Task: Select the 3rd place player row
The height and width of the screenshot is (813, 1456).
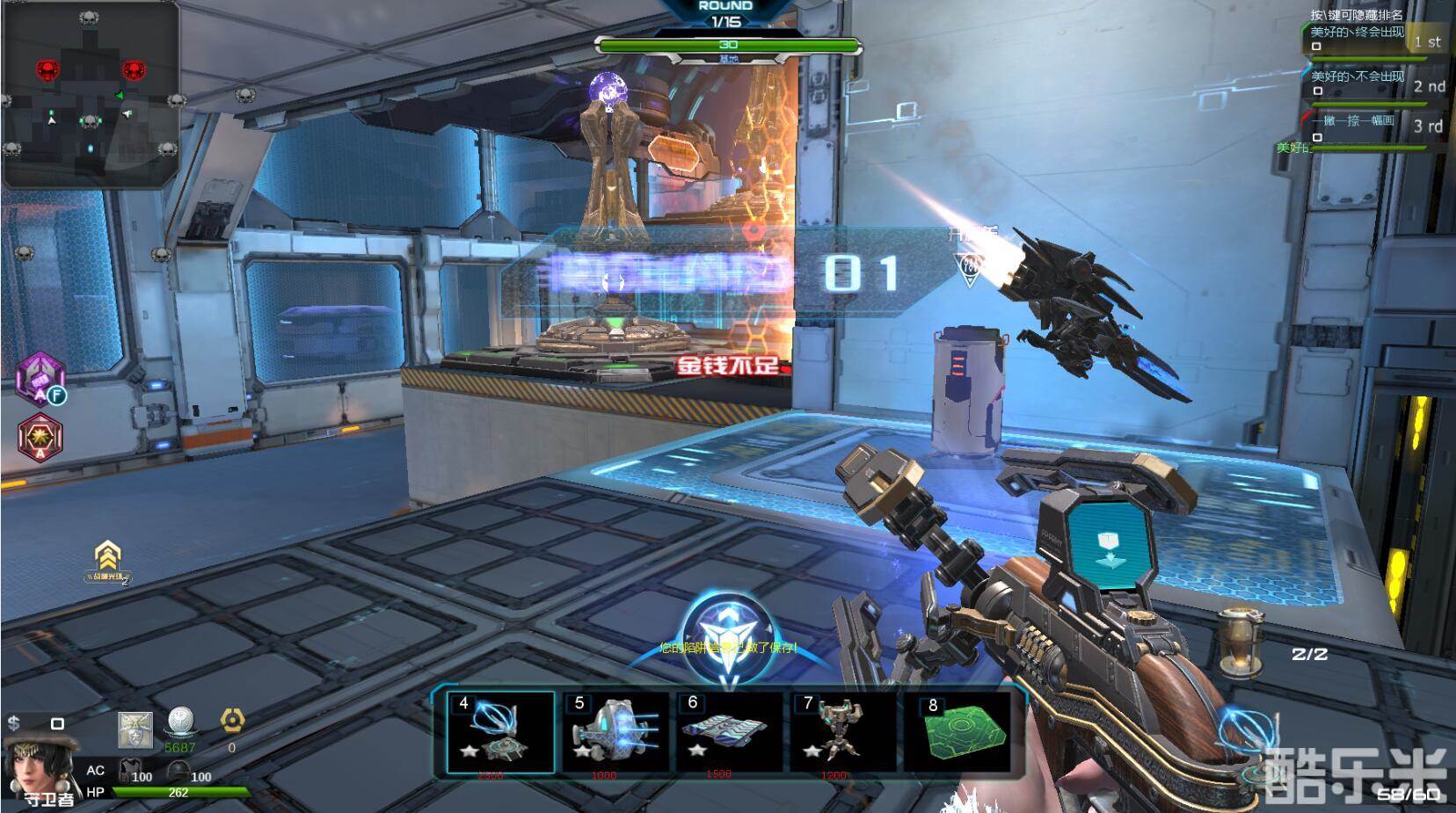Action: pyautogui.click(x=1373, y=125)
